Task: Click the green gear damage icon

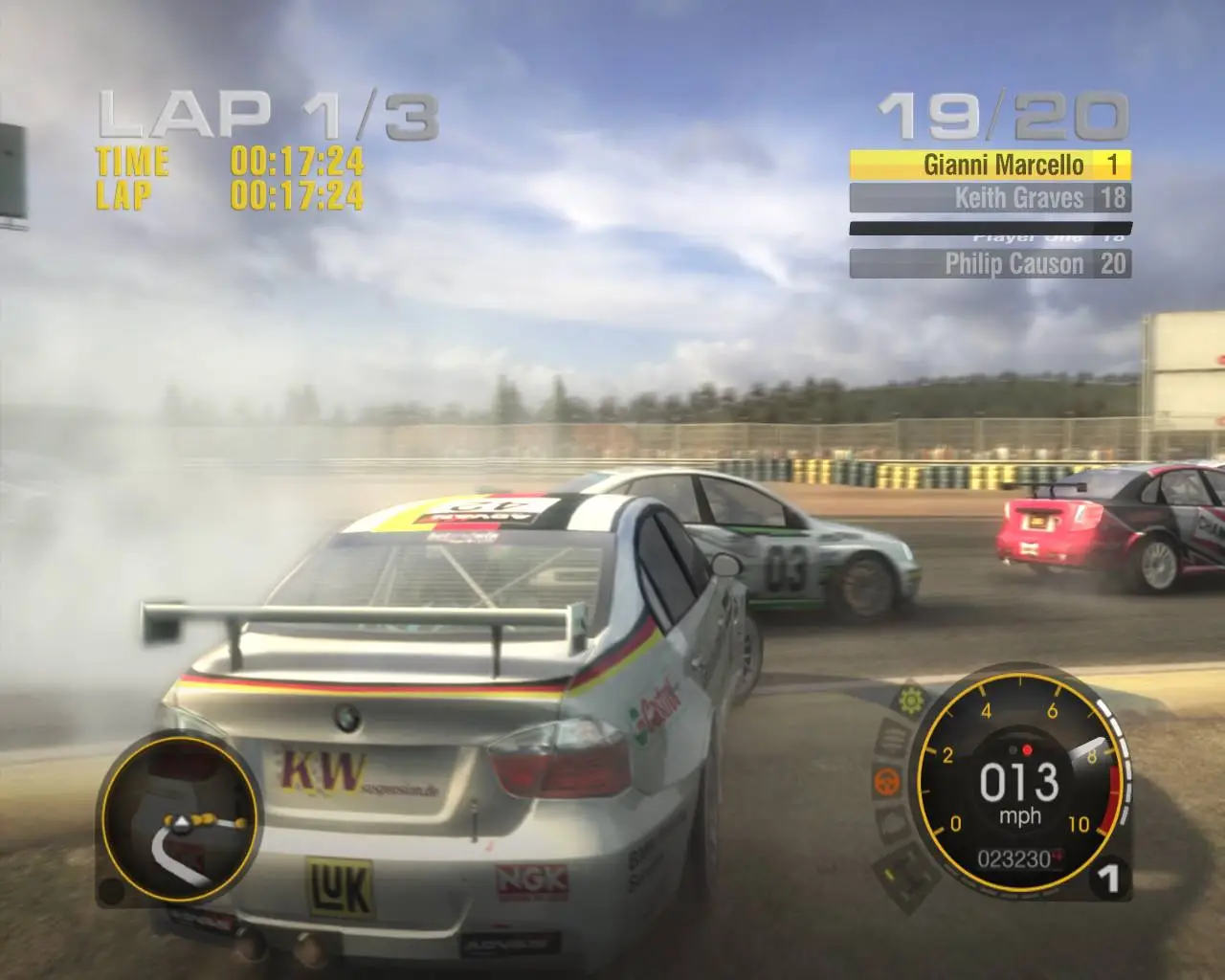Action: pos(909,699)
